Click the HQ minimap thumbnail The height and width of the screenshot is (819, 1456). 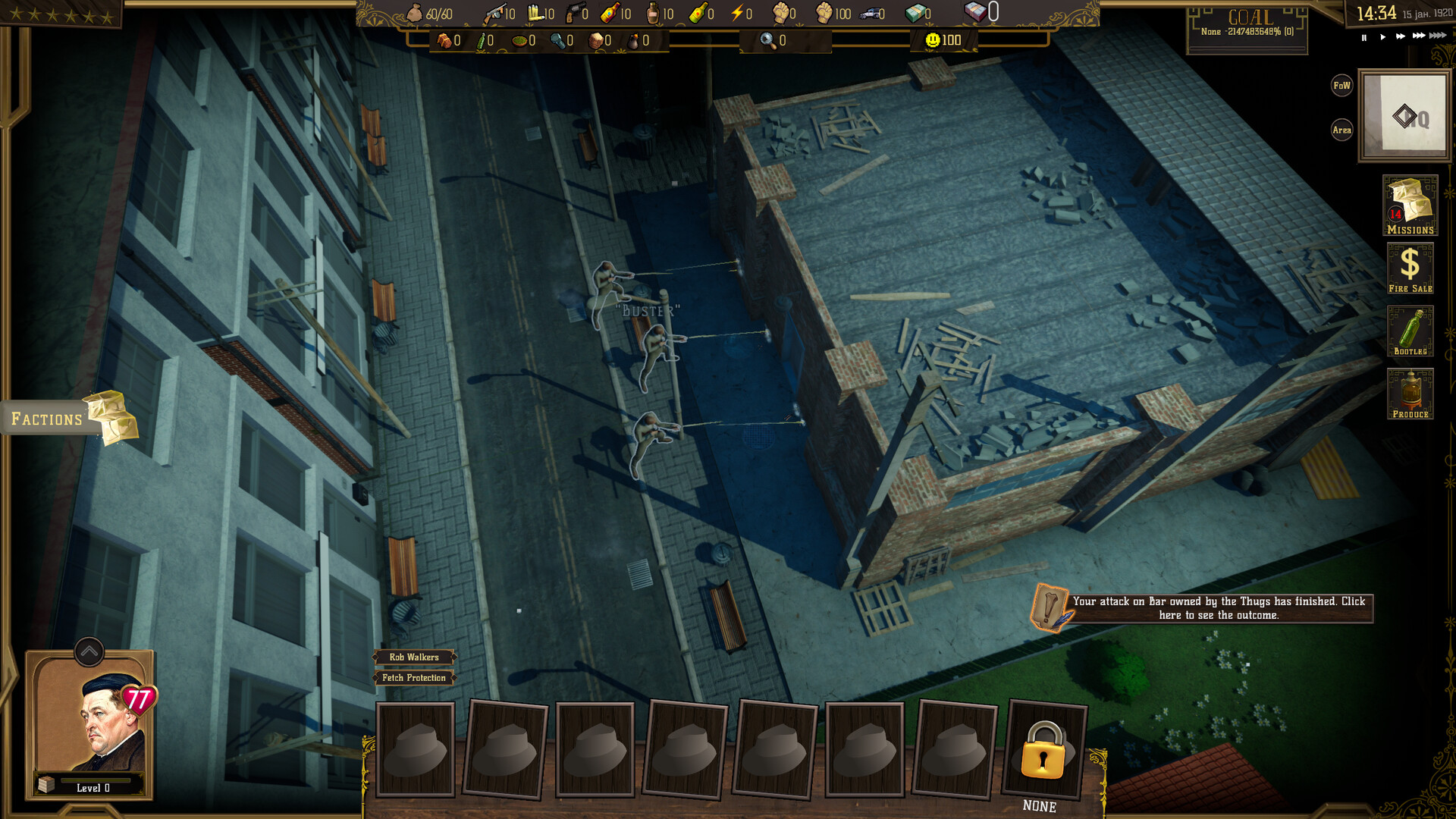[x=1404, y=115]
